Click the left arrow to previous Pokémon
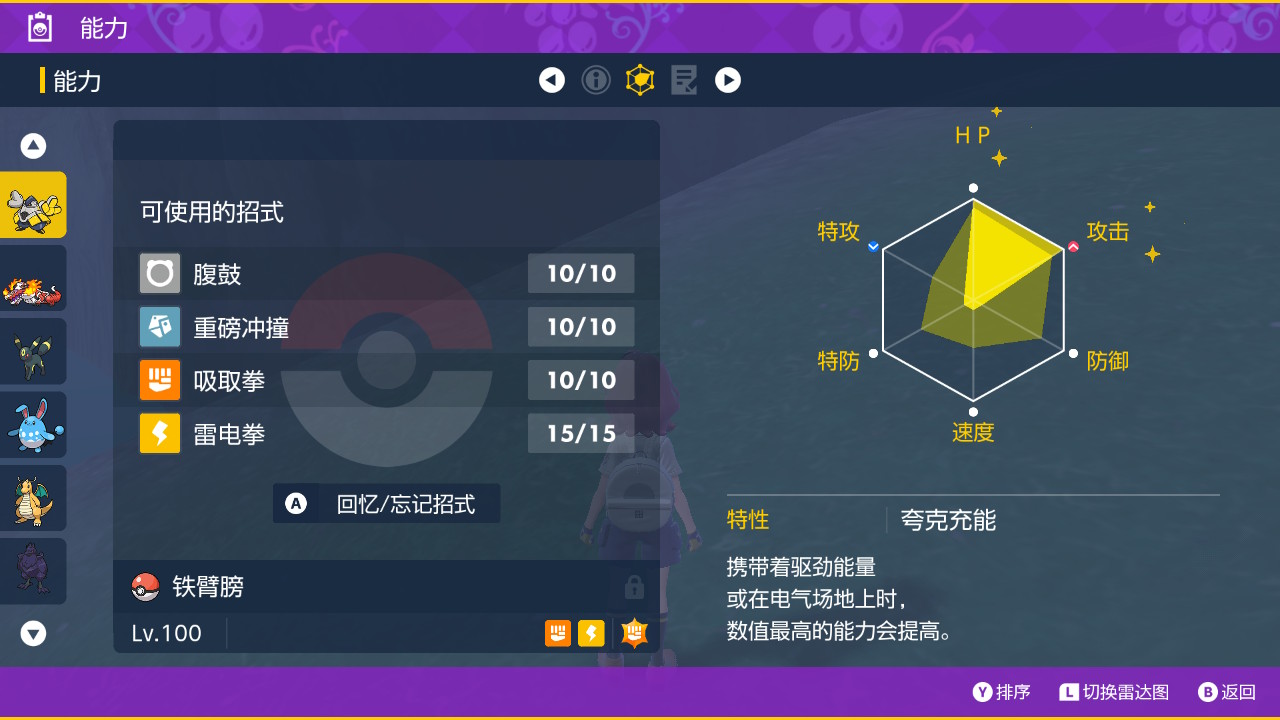Image resolution: width=1280 pixels, height=720 pixels. click(x=552, y=80)
